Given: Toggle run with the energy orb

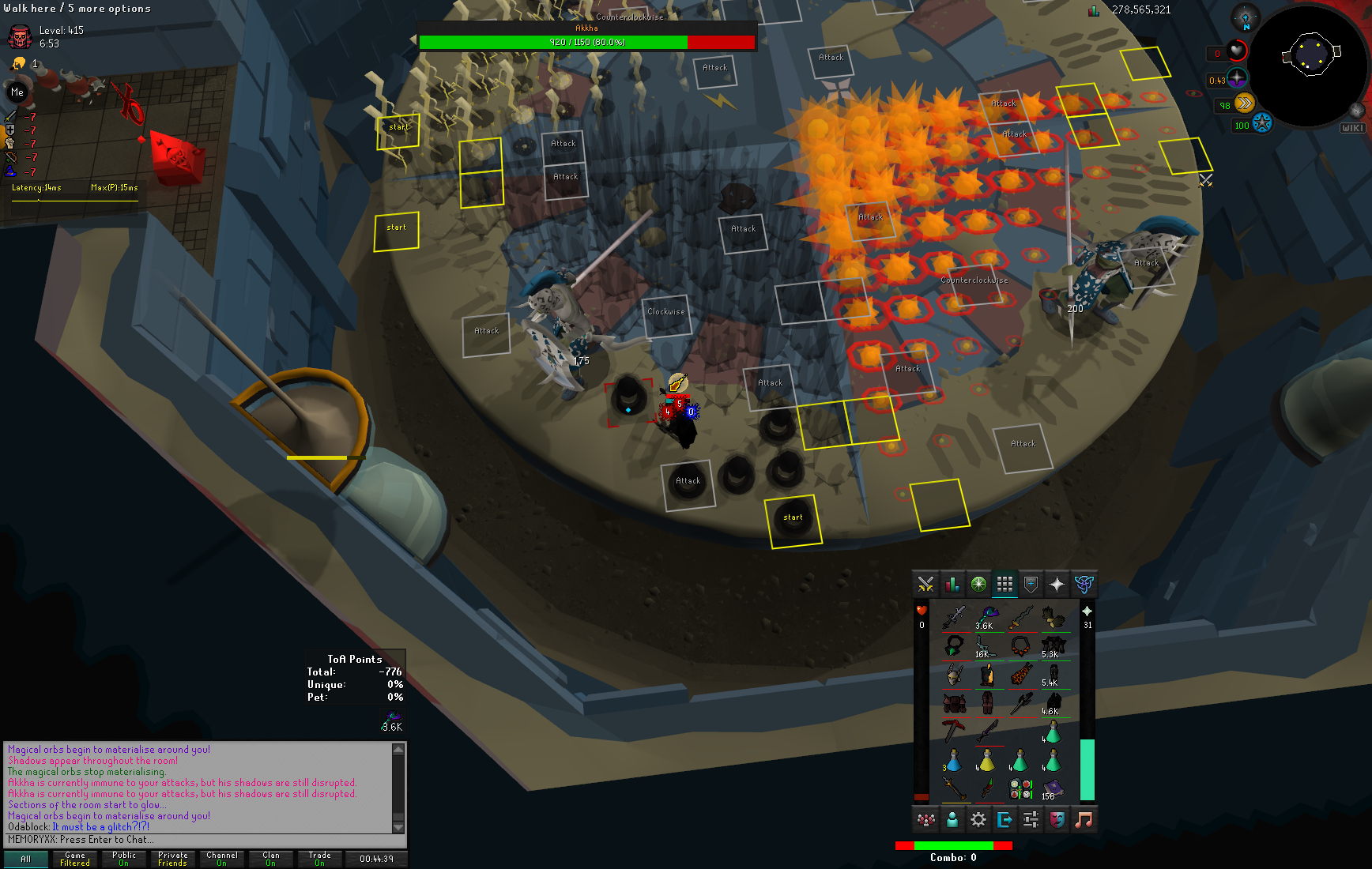Looking at the screenshot, I should click(1244, 103).
